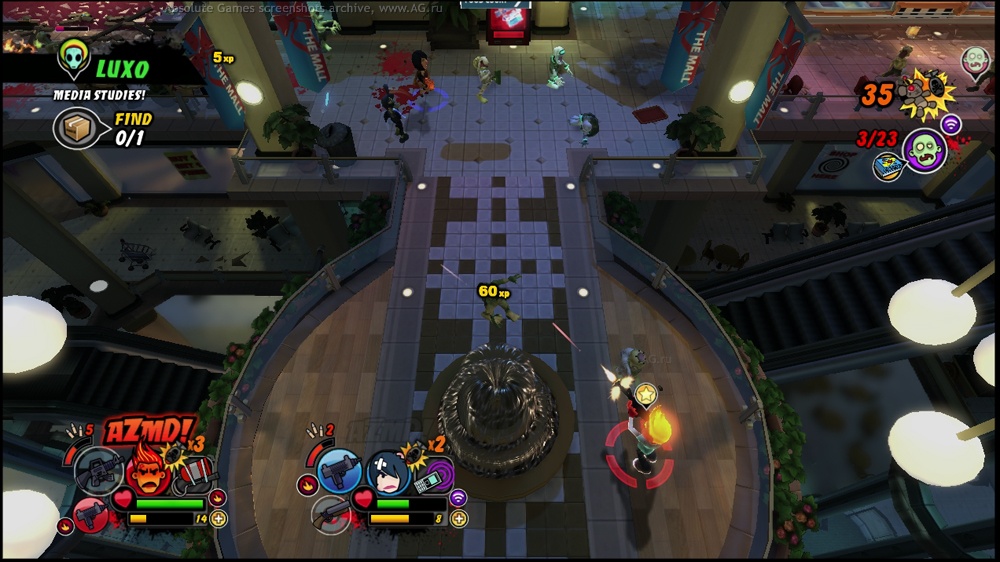Click the zombie head marker pin
The image size is (1000, 562).
pyautogui.click(x=975, y=60)
